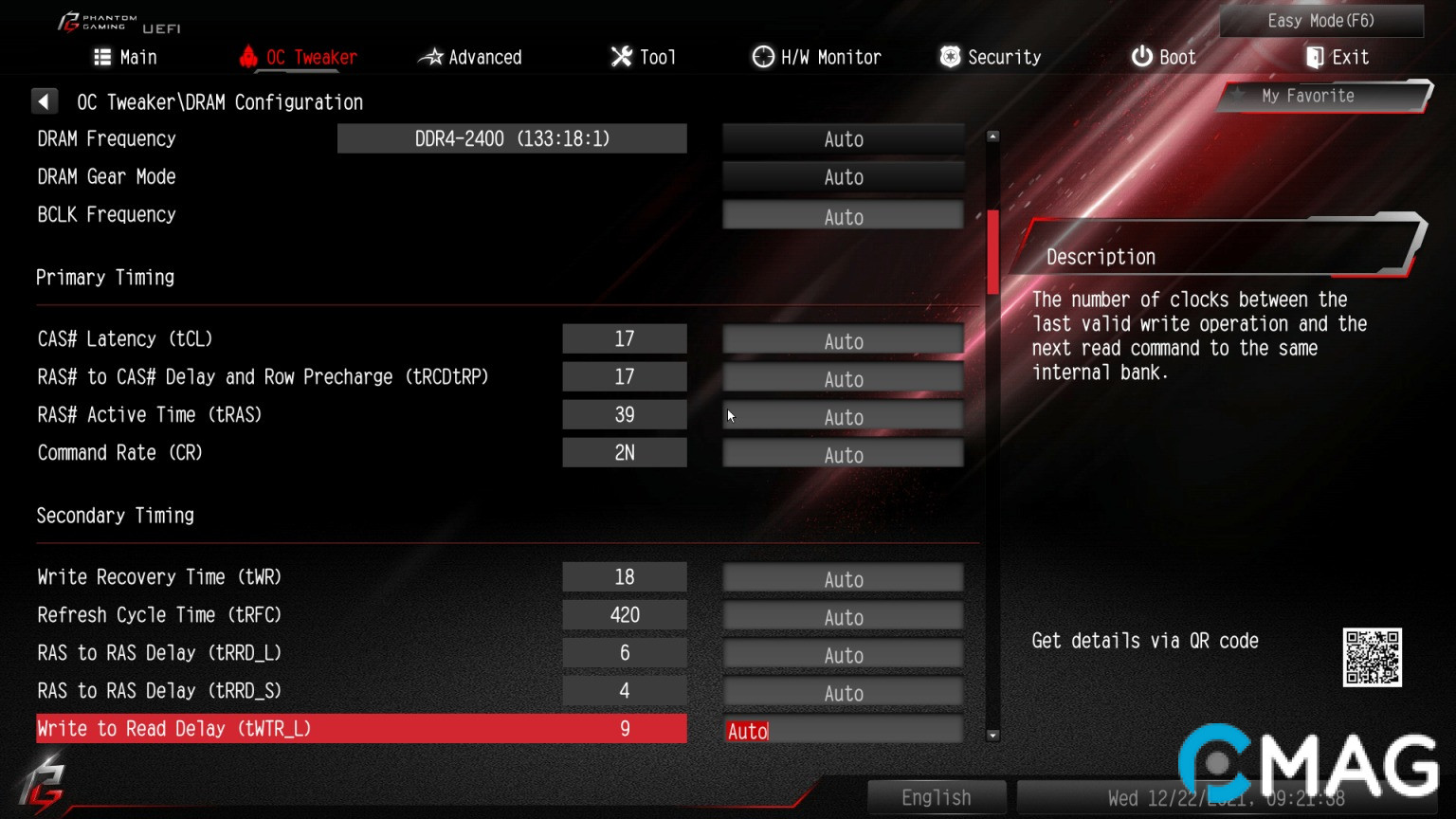Image resolution: width=1456 pixels, height=819 pixels.
Task: Open the CAS# Latency Auto dropdown
Action: click(x=842, y=338)
